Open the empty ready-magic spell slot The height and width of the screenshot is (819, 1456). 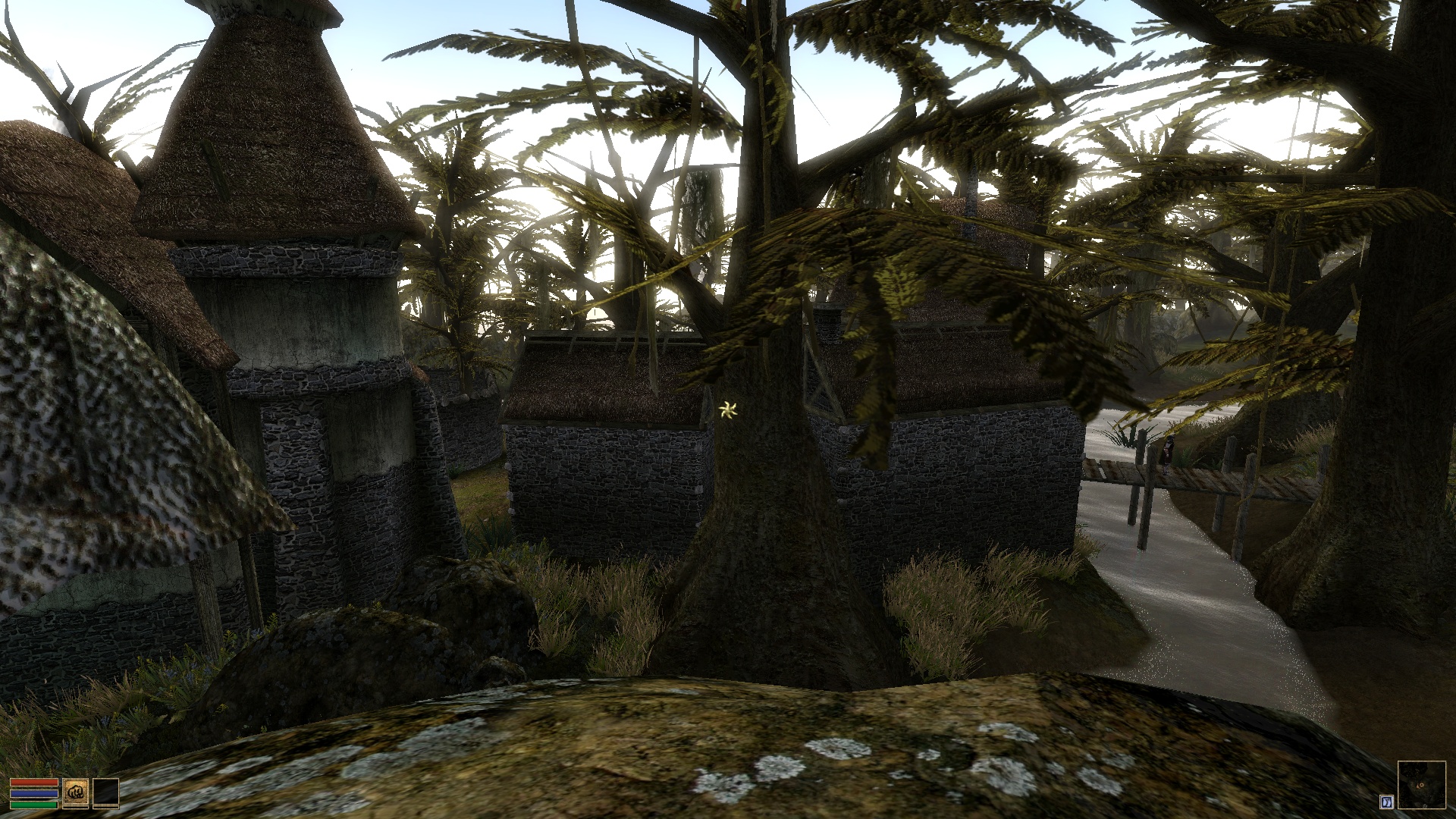[106, 792]
